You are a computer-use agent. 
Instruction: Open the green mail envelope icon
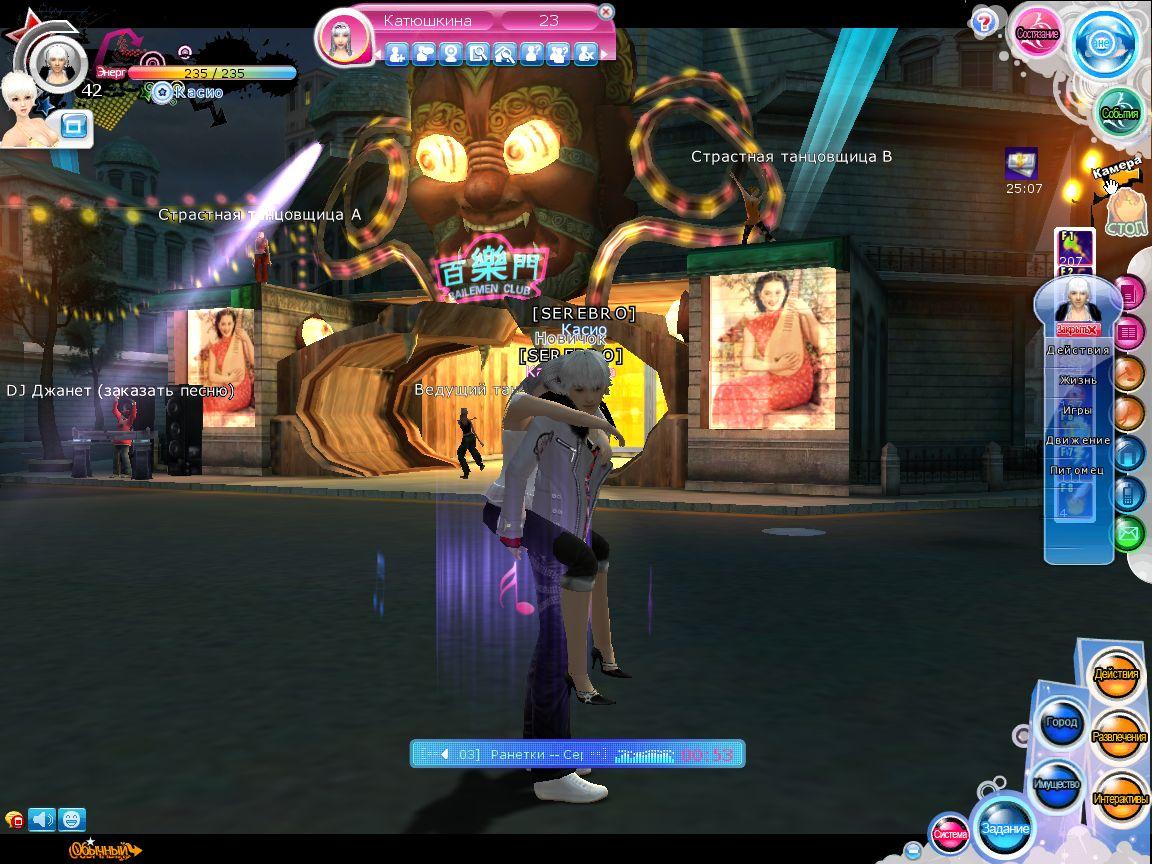[x=1128, y=534]
